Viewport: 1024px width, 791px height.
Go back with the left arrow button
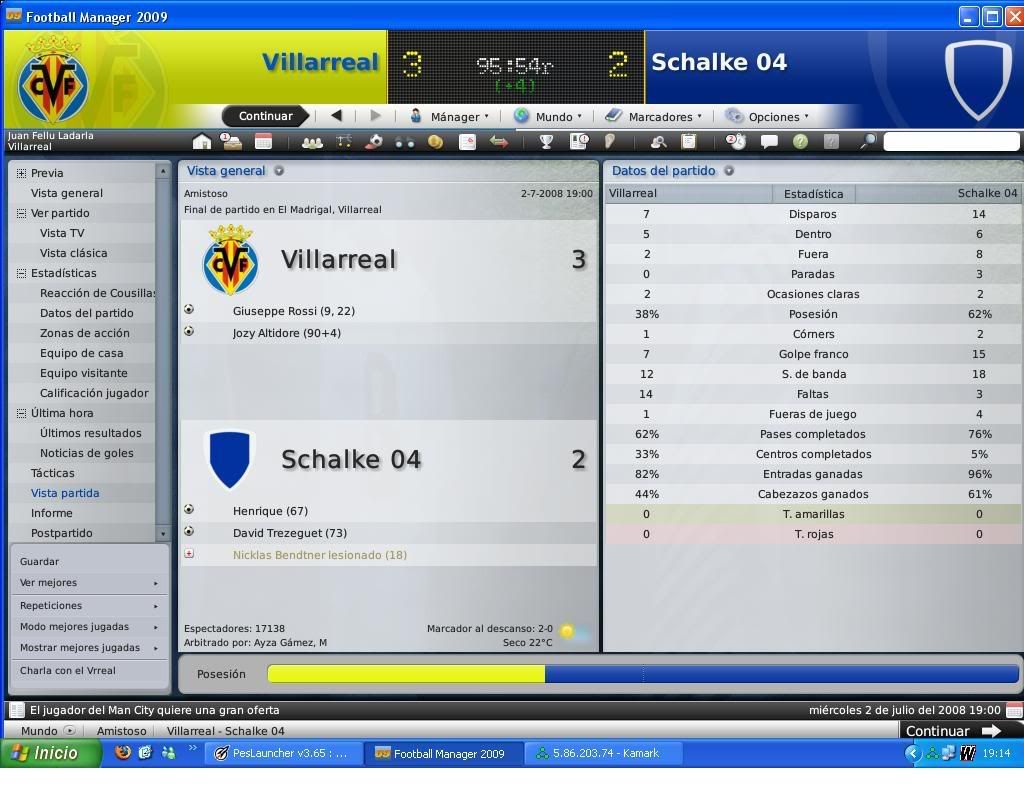(x=337, y=116)
